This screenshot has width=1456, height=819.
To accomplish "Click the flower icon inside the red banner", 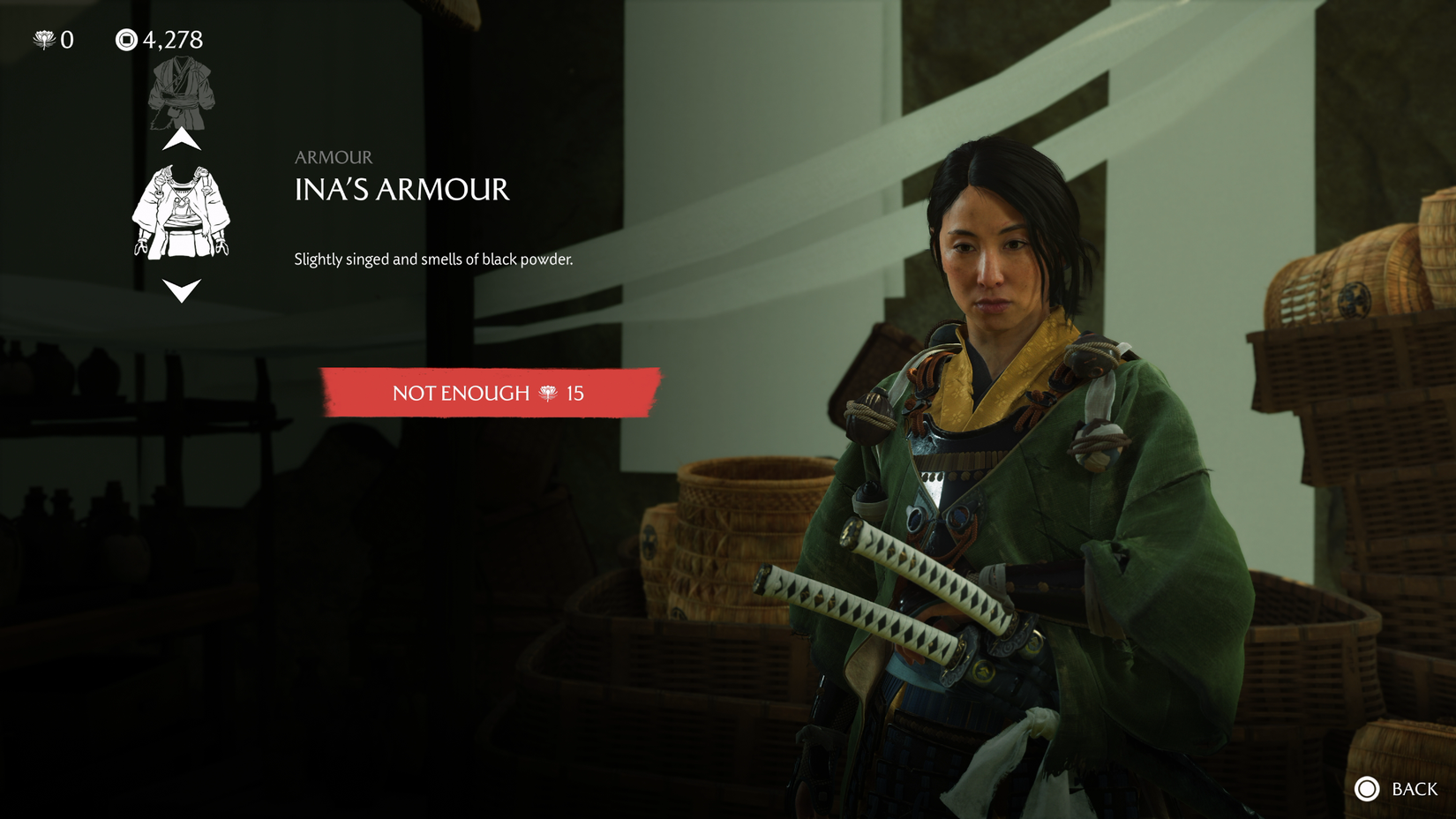I will [x=547, y=394].
